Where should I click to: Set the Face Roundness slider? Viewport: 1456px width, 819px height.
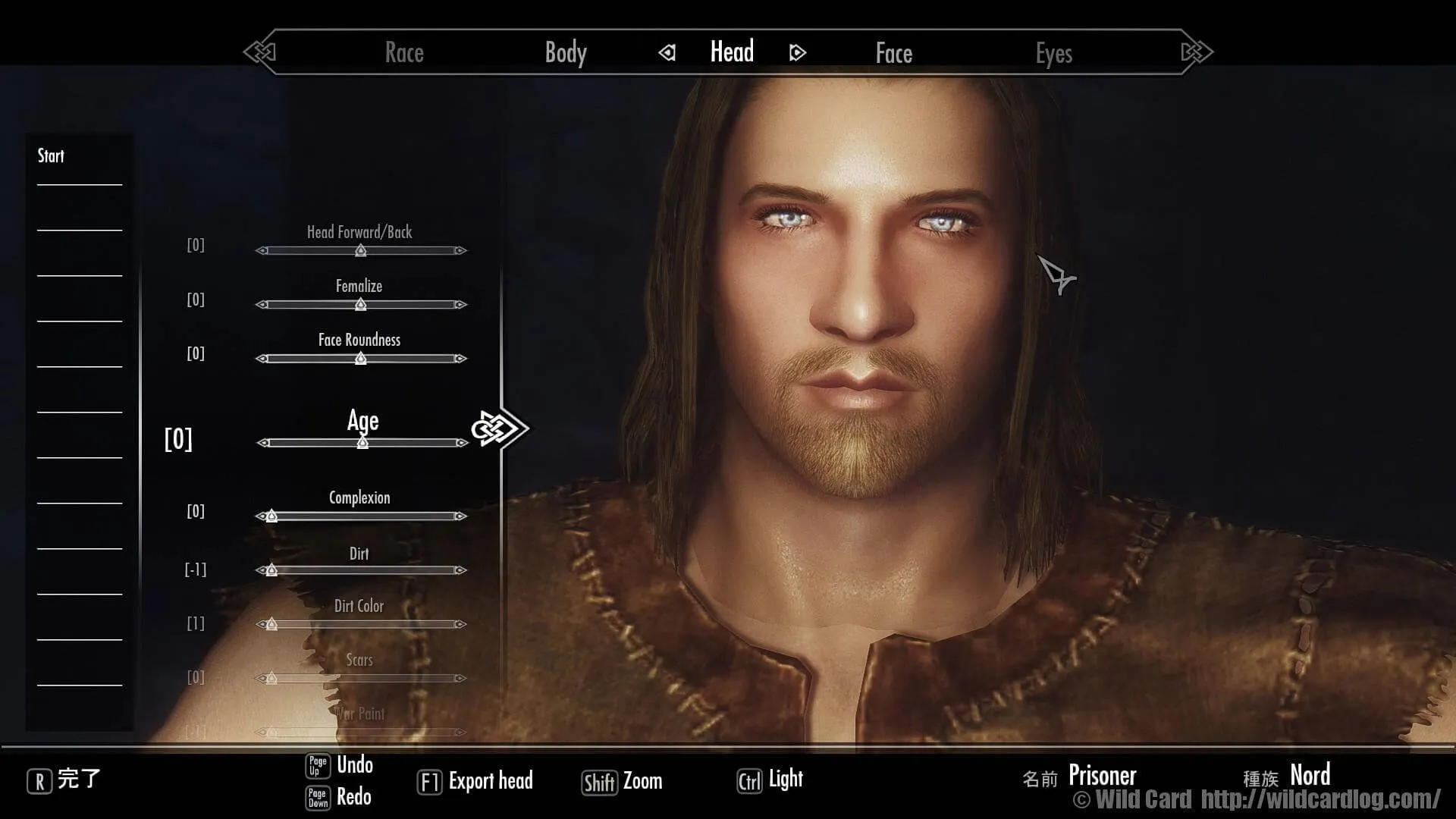pos(361,359)
